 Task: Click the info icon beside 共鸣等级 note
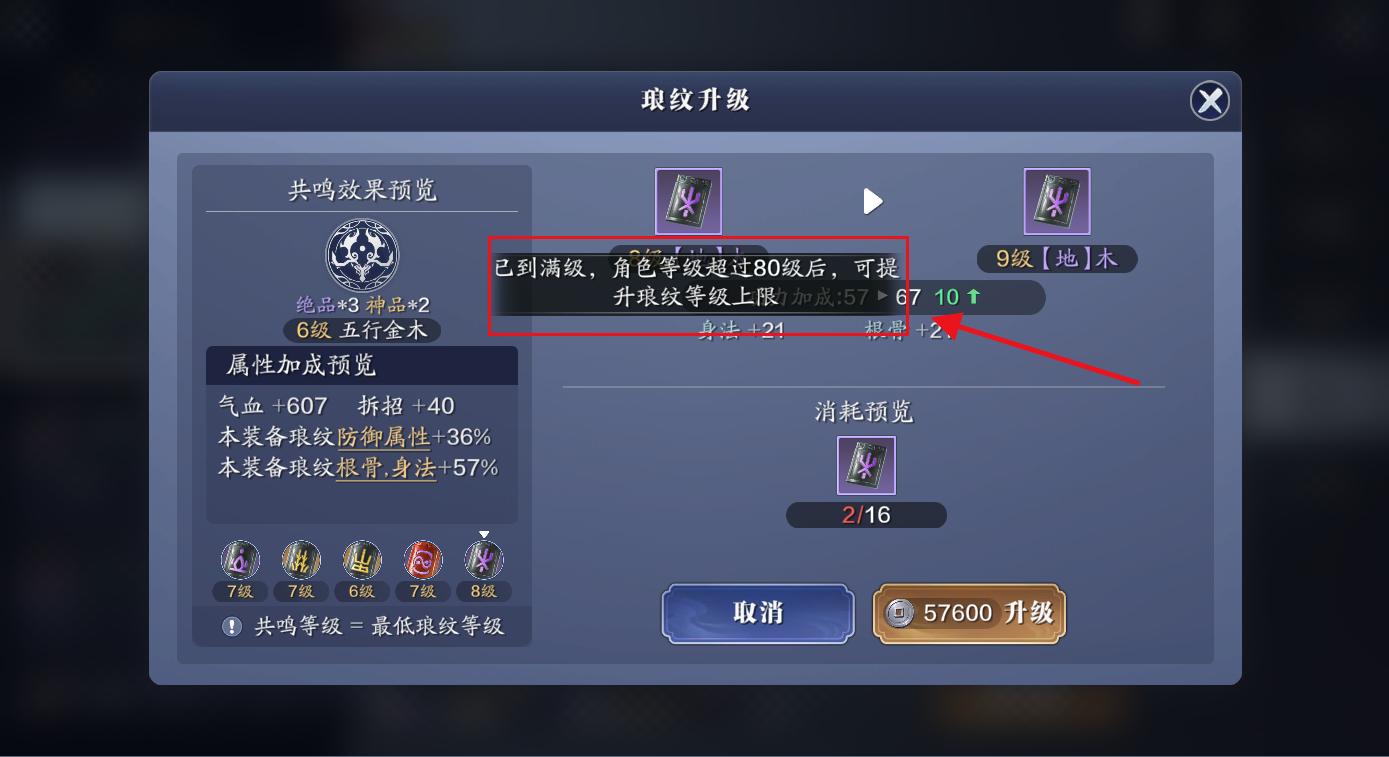pyautogui.click(x=232, y=627)
